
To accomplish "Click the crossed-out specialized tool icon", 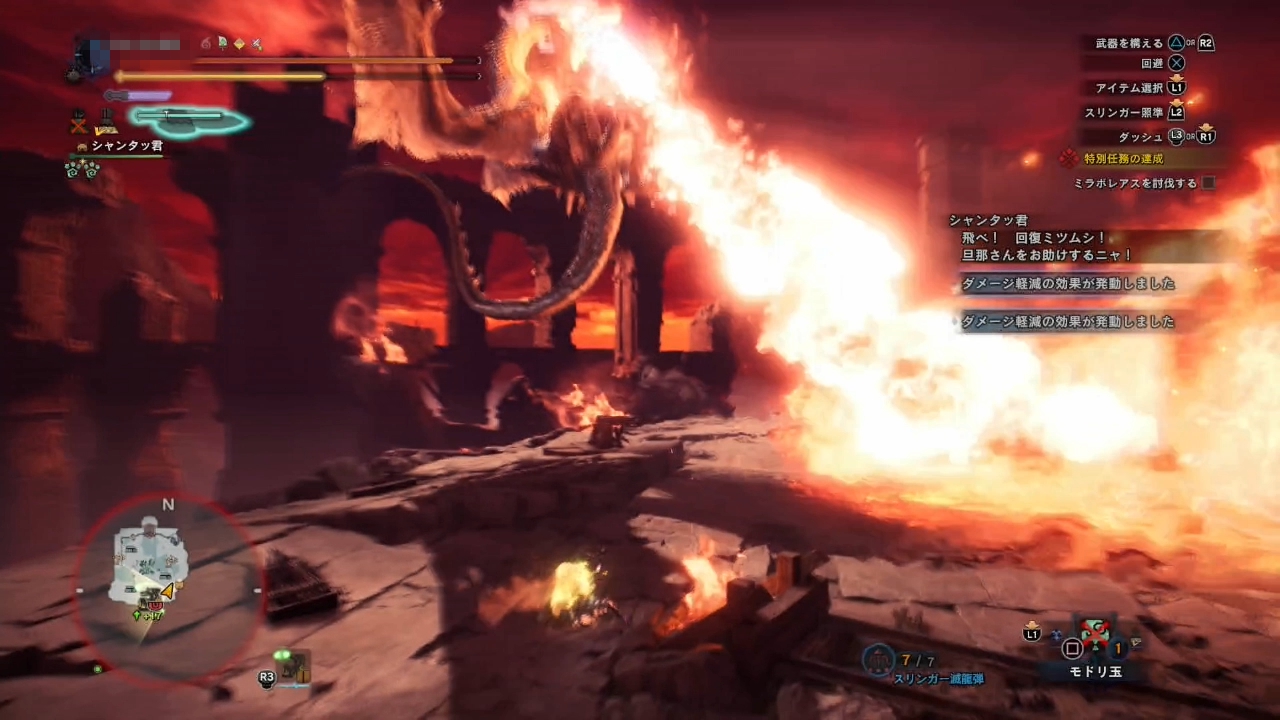I will tap(79, 124).
